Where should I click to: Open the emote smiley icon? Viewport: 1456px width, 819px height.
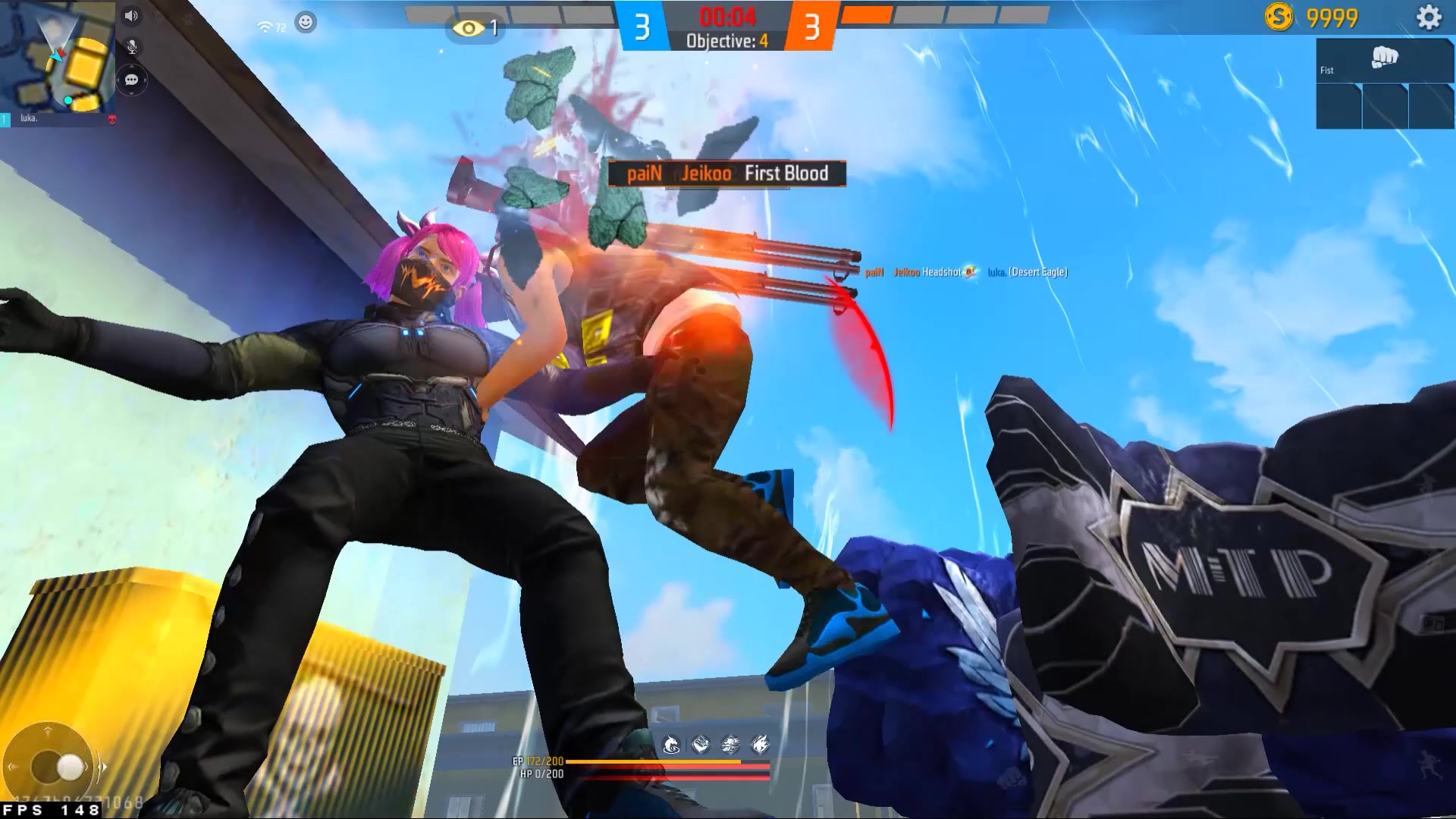[306, 23]
